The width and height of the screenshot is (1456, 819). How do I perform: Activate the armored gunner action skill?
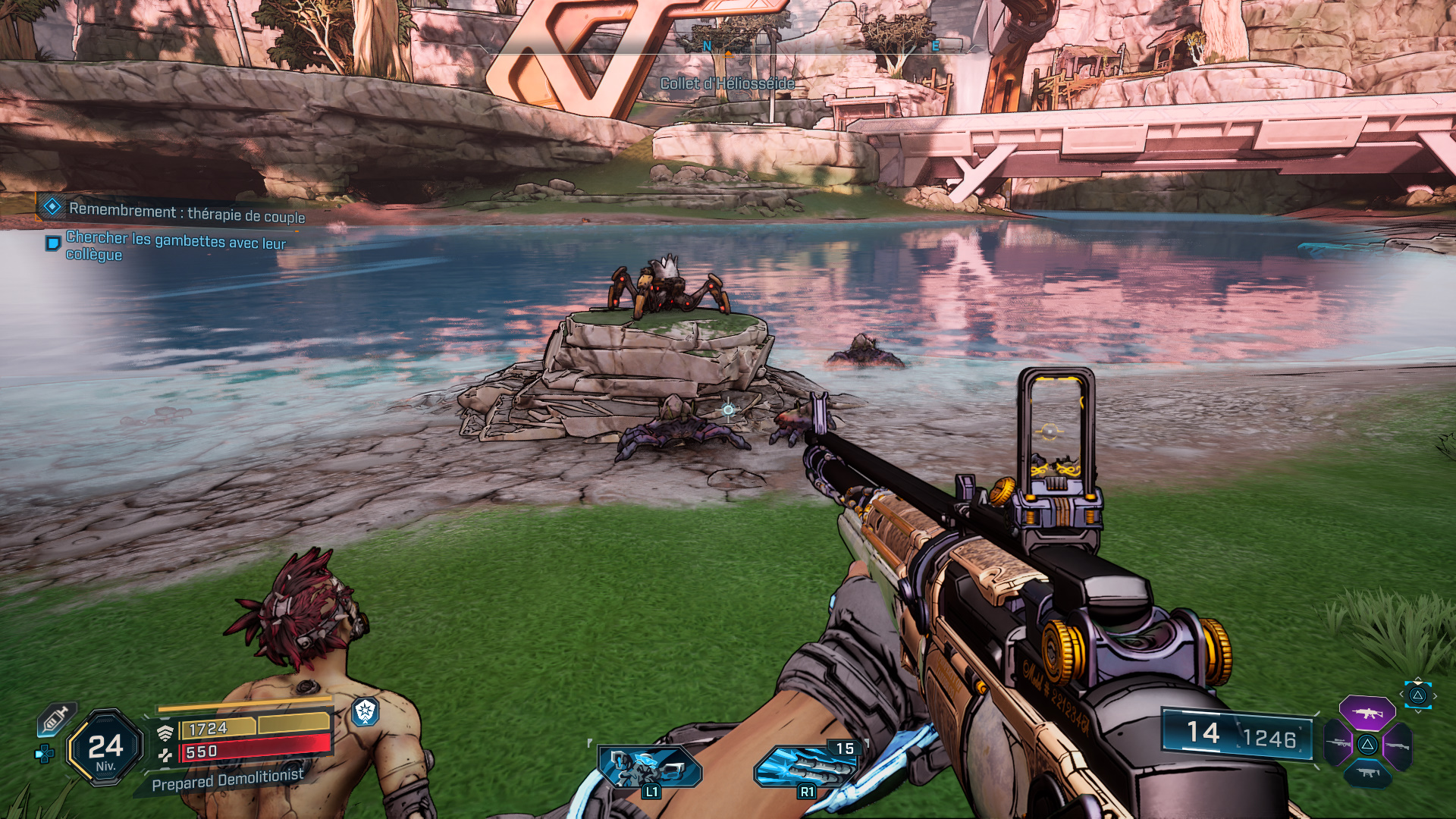click(x=649, y=767)
